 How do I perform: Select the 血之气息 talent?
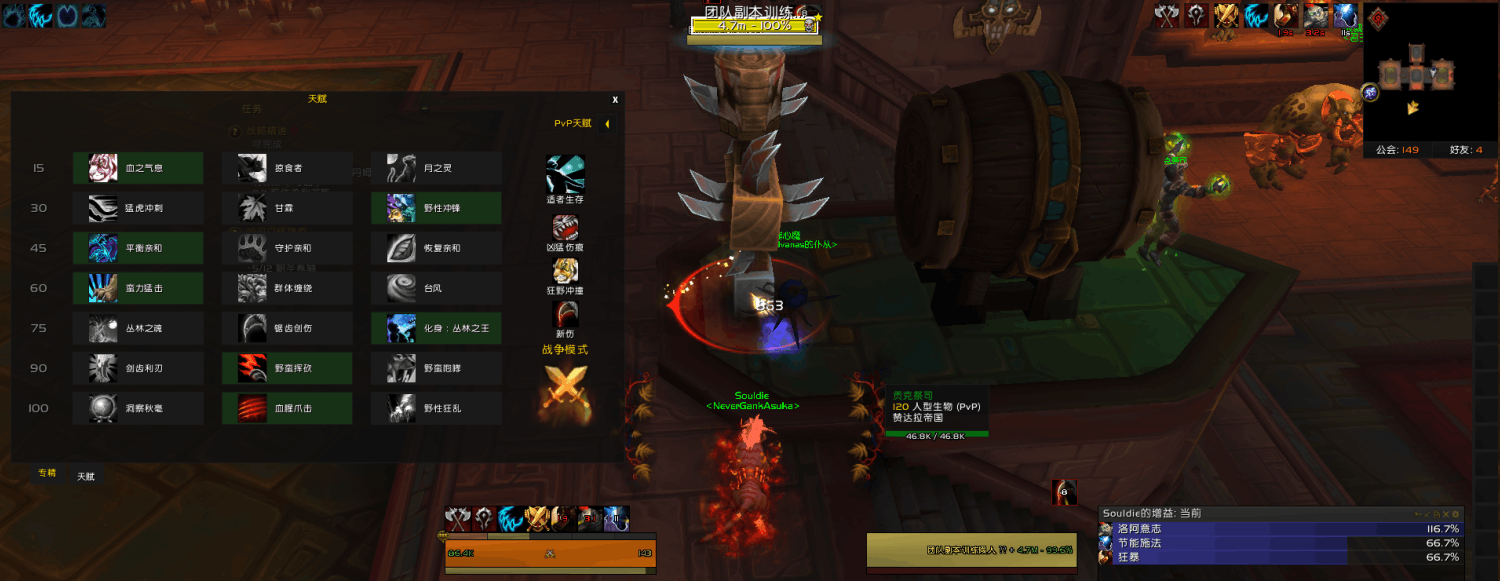point(138,168)
